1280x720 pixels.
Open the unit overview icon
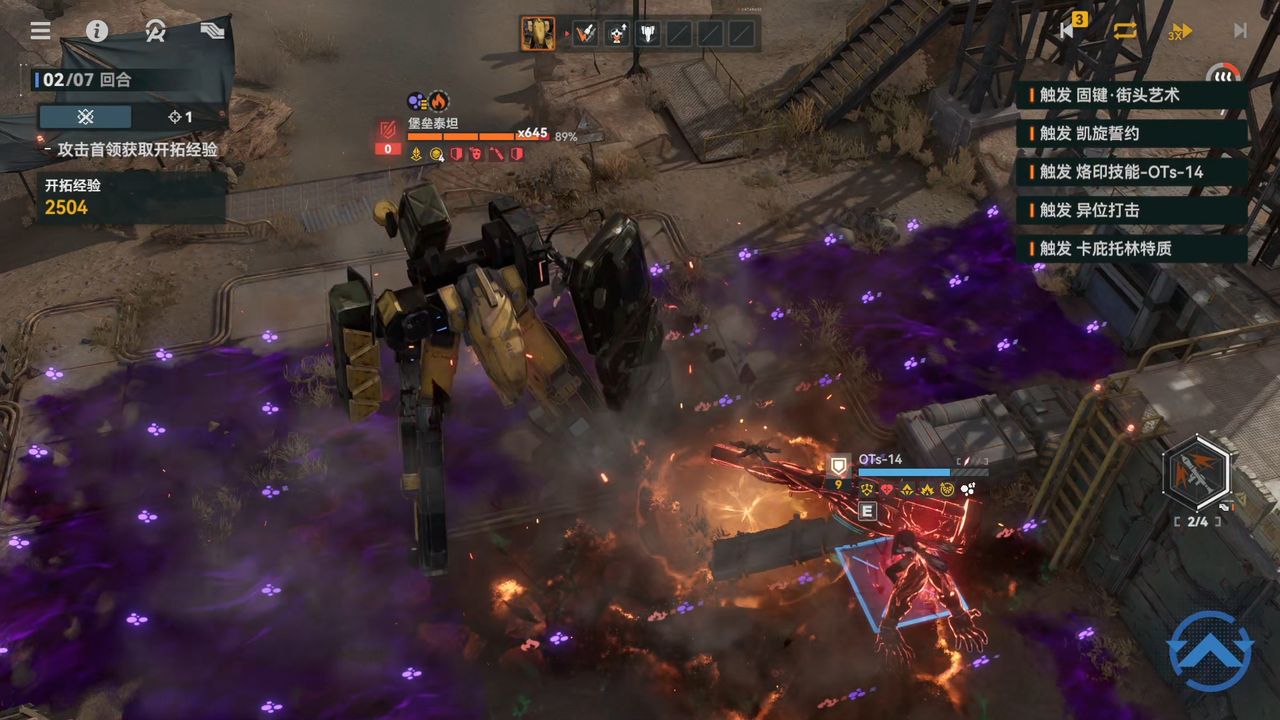[x=155, y=31]
